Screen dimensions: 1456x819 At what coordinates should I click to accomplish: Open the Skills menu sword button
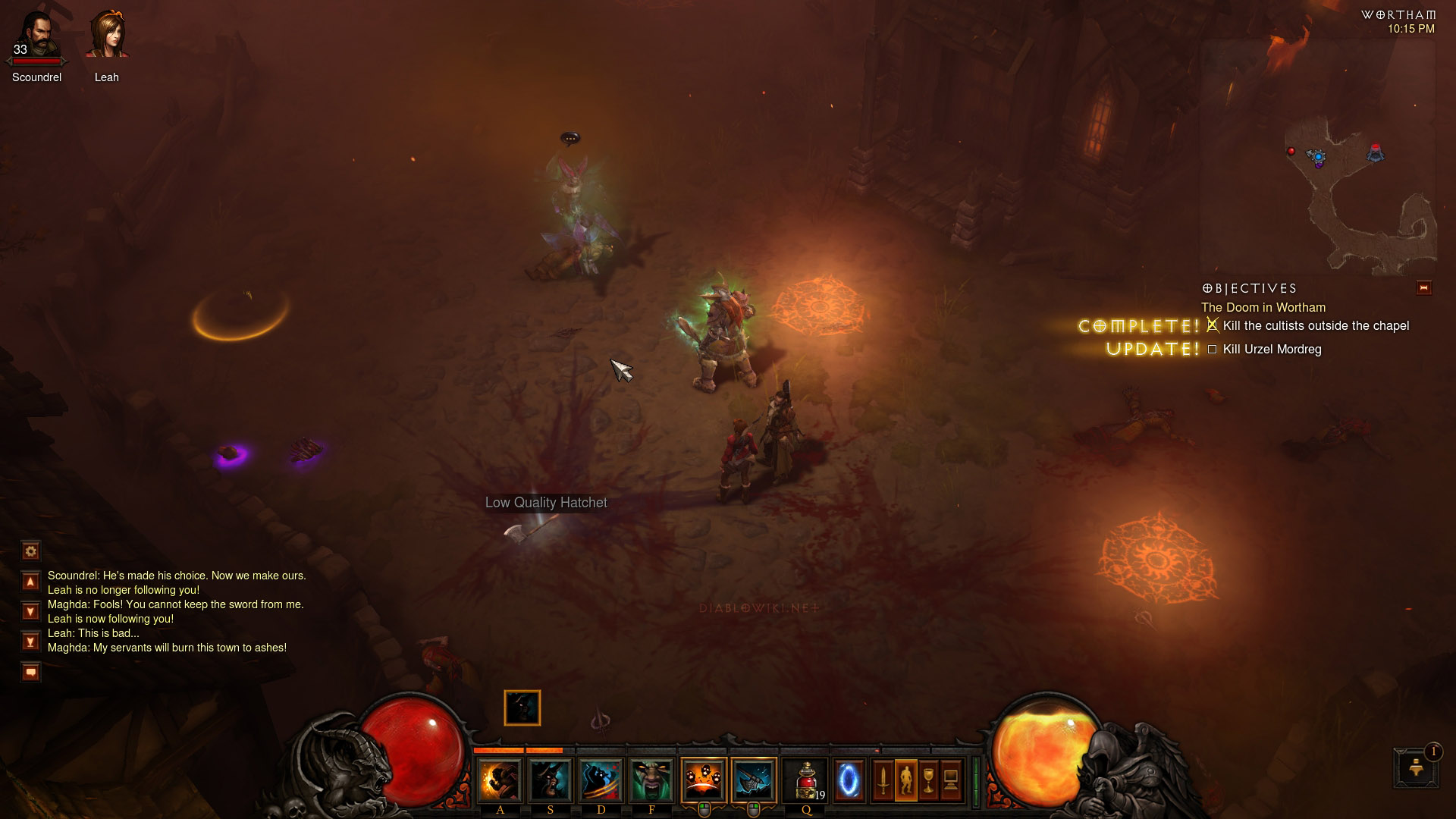click(883, 780)
